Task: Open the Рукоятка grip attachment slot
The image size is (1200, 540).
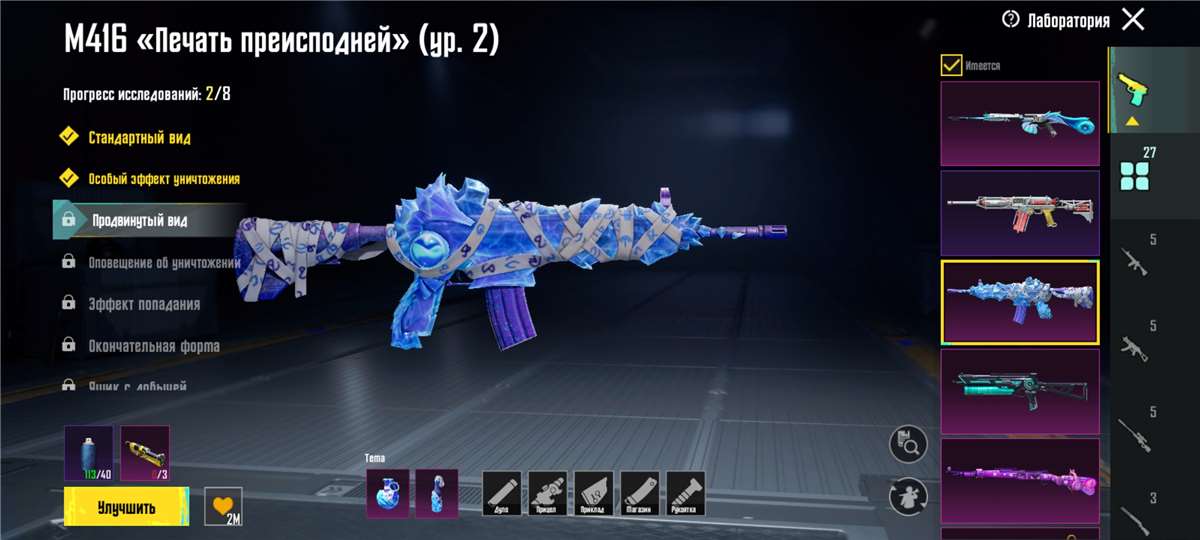Action: coord(686,493)
